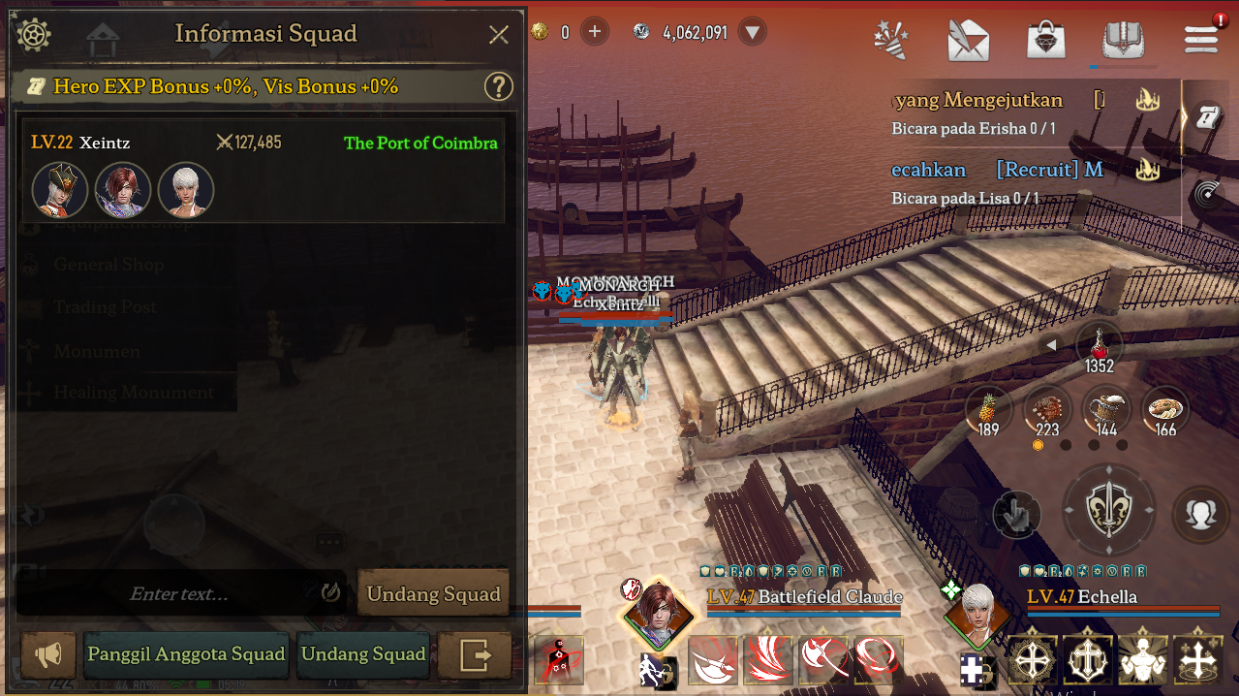The height and width of the screenshot is (696, 1239).
Task: Expand the Vis currency dropdown arrow
Action: click(x=753, y=32)
